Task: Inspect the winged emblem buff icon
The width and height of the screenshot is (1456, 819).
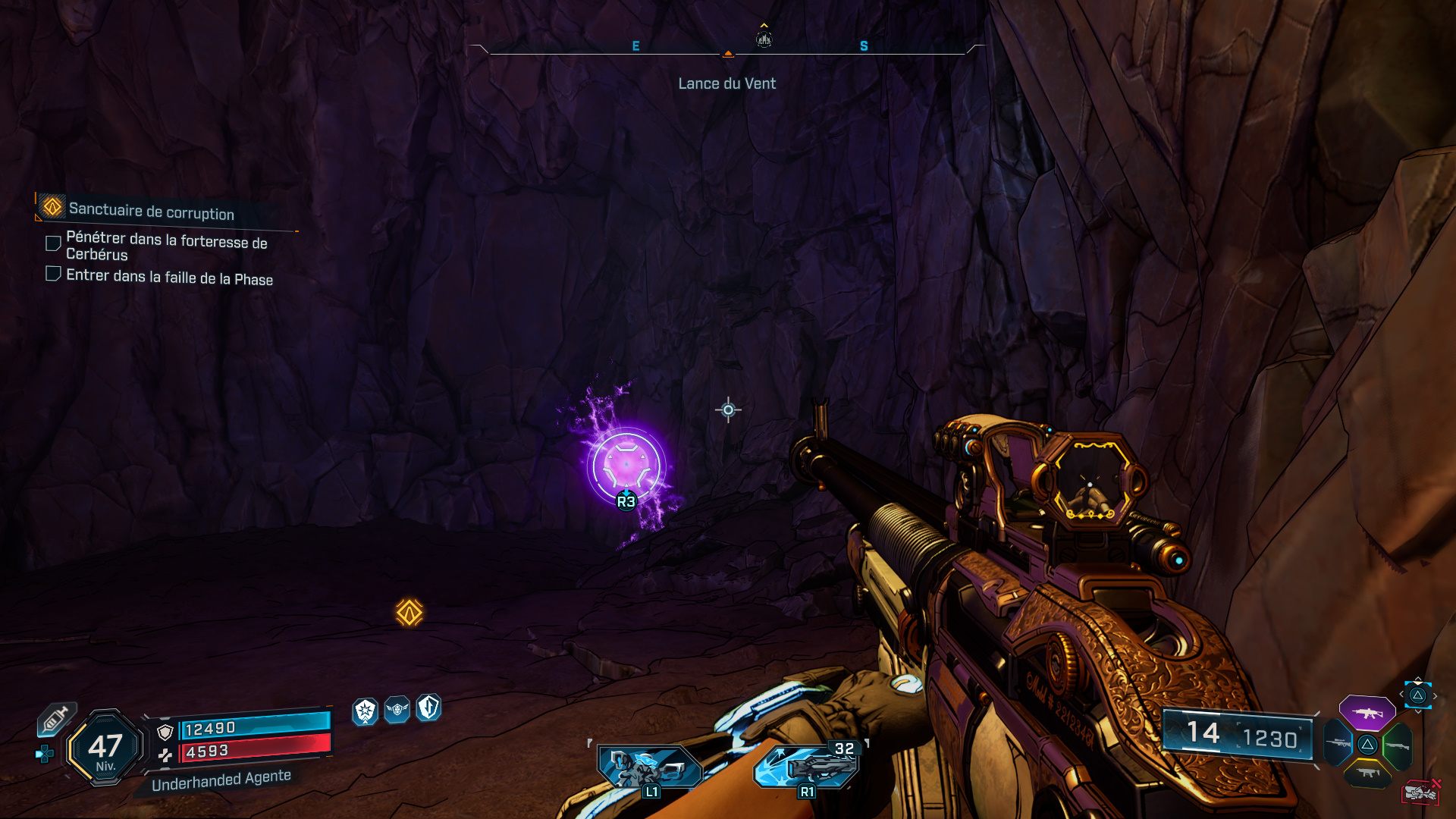Action: point(397,710)
